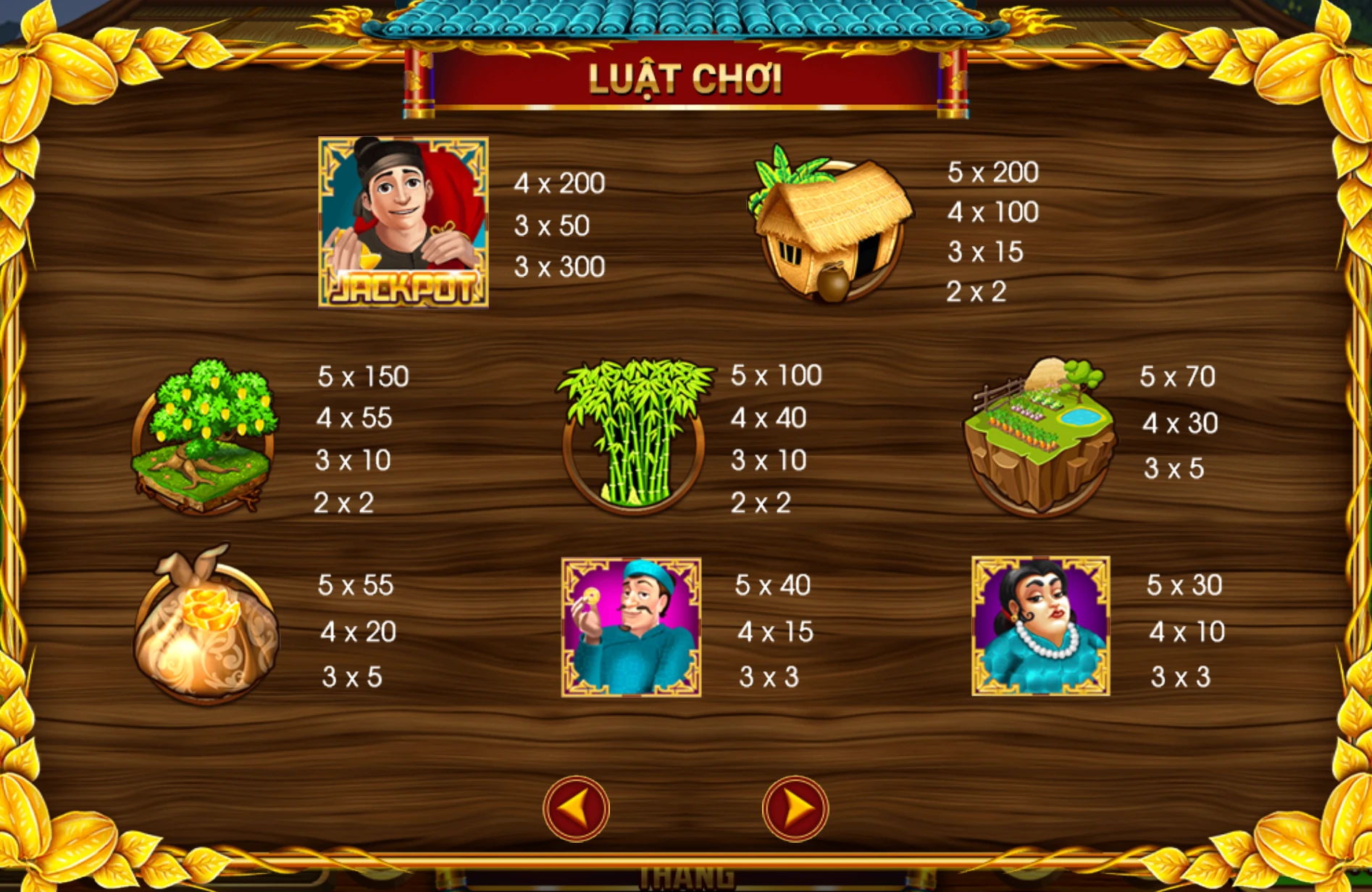The height and width of the screenshot is (892, 1372).
Task: Advance to the next rules page
Action: [795, 808]
